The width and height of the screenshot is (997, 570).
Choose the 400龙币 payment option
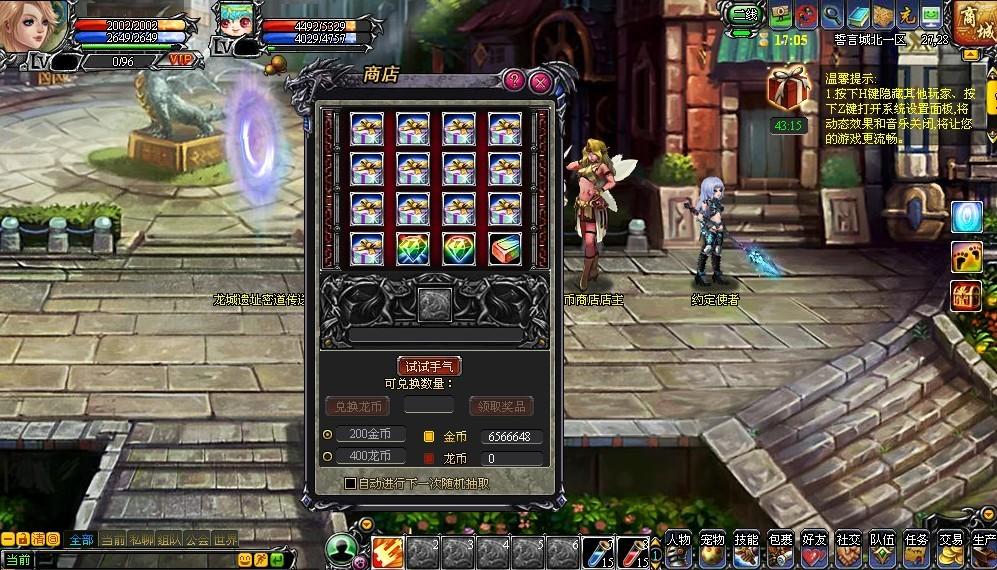pyautogui.click(x=329, y=456)
